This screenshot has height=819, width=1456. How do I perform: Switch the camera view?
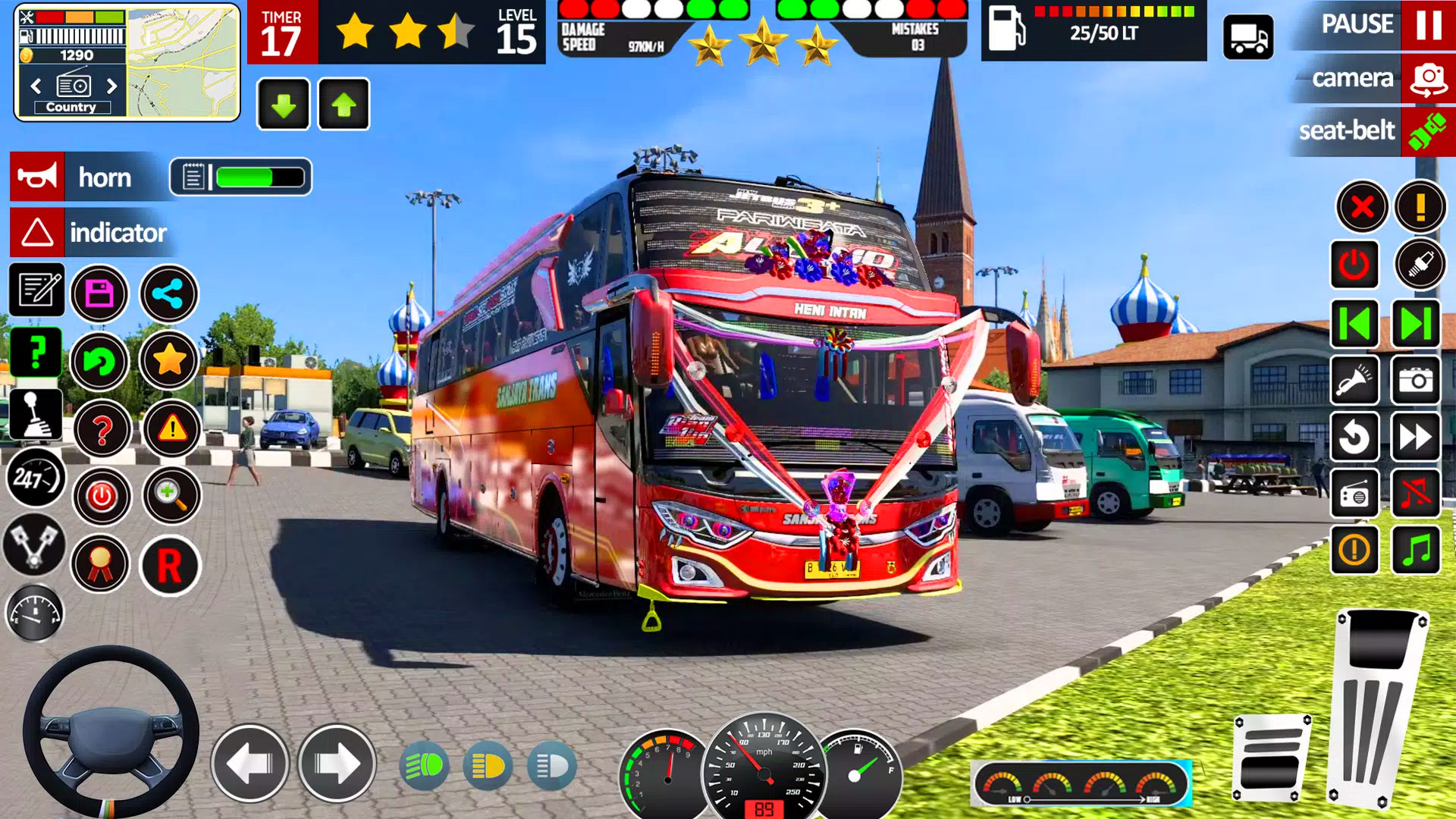pos(1428,79)
